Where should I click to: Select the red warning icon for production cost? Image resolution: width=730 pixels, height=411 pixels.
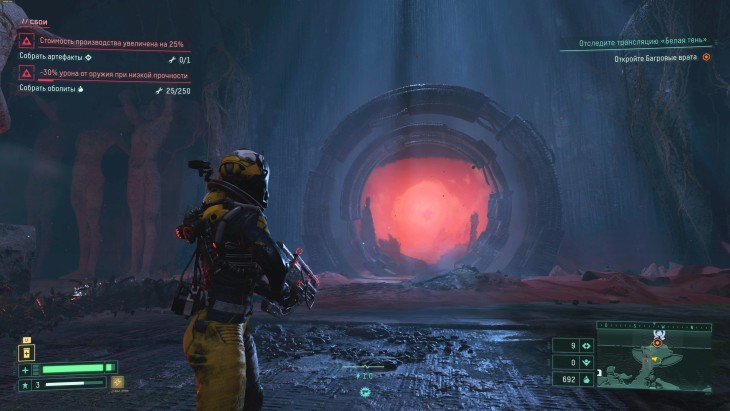pyautogui.click(x=26, y=42)
